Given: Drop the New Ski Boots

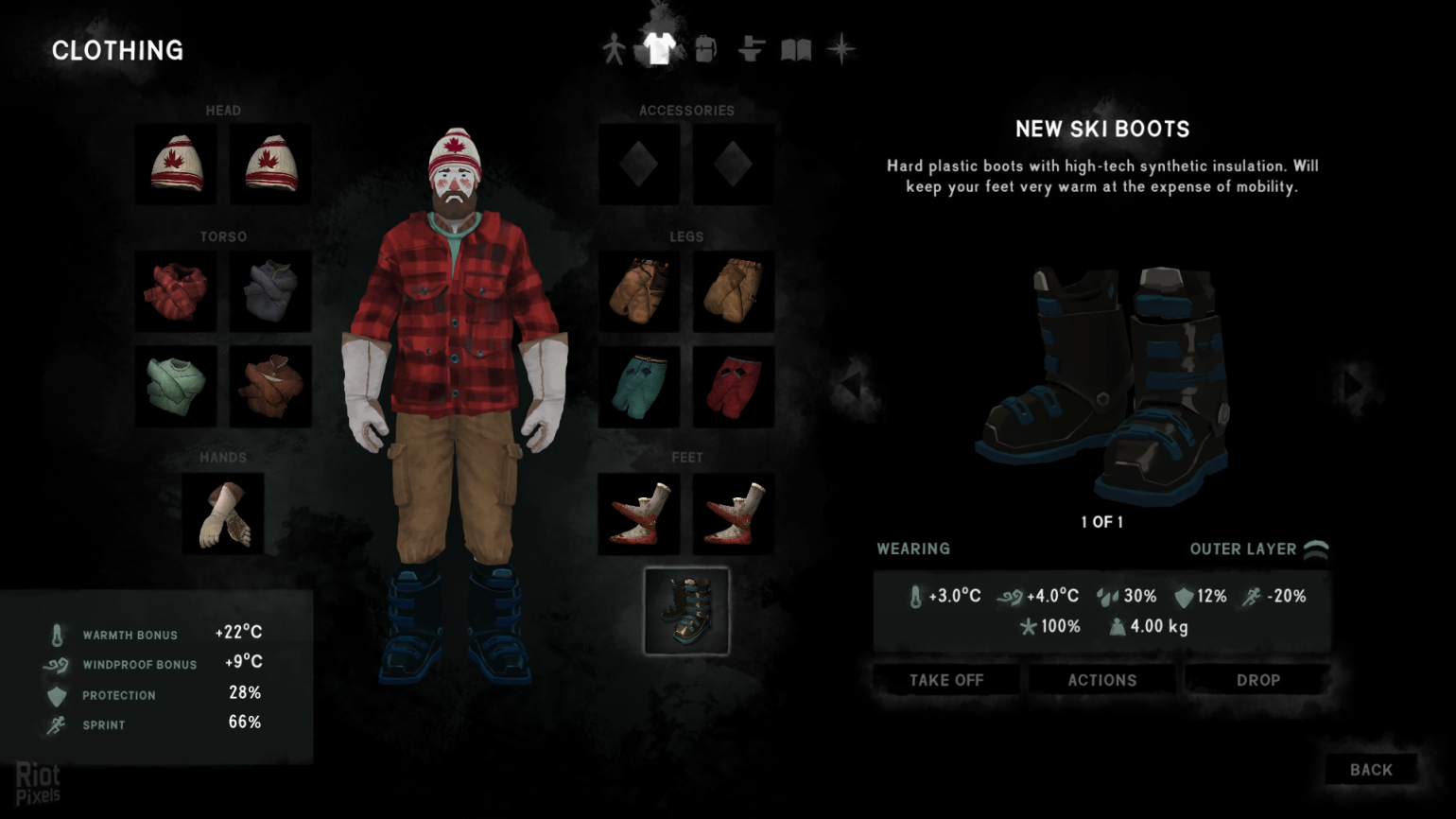Looking at the screenshot, I should pyautogui.click(x=1257, y=680).
